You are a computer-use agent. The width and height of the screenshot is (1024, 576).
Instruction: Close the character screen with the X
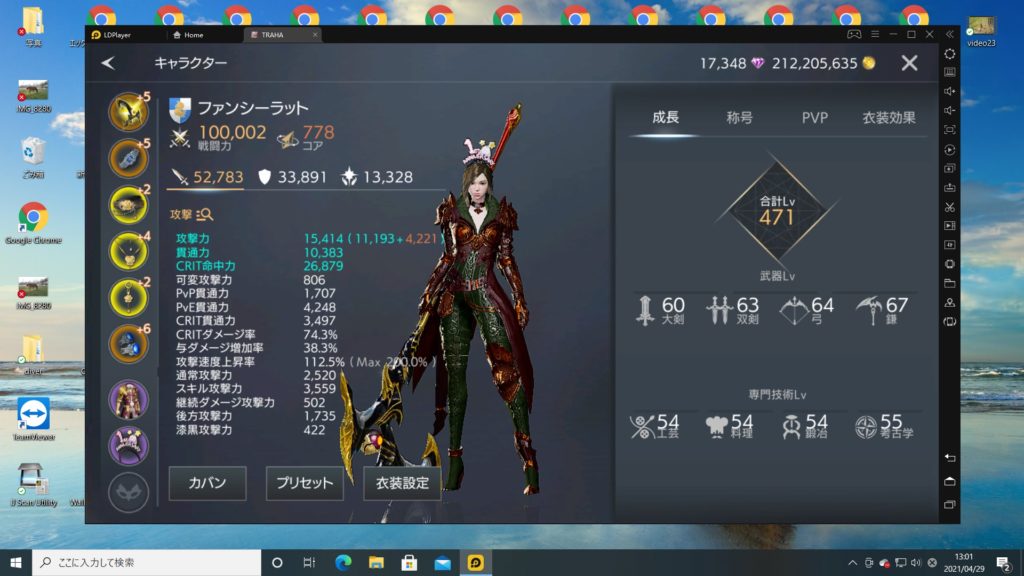[909, 63]
